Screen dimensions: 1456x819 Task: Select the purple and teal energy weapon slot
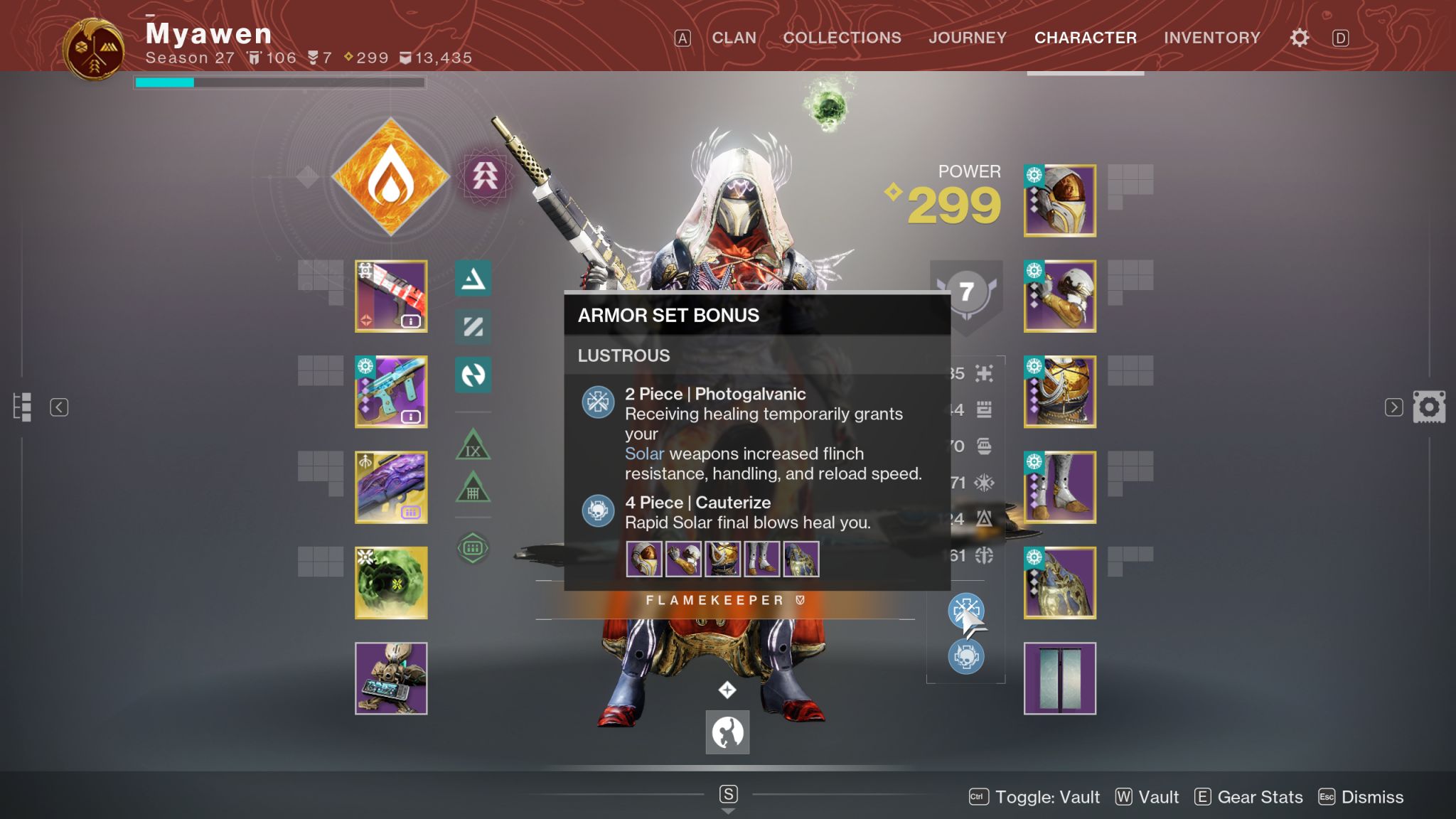[391, 392]
